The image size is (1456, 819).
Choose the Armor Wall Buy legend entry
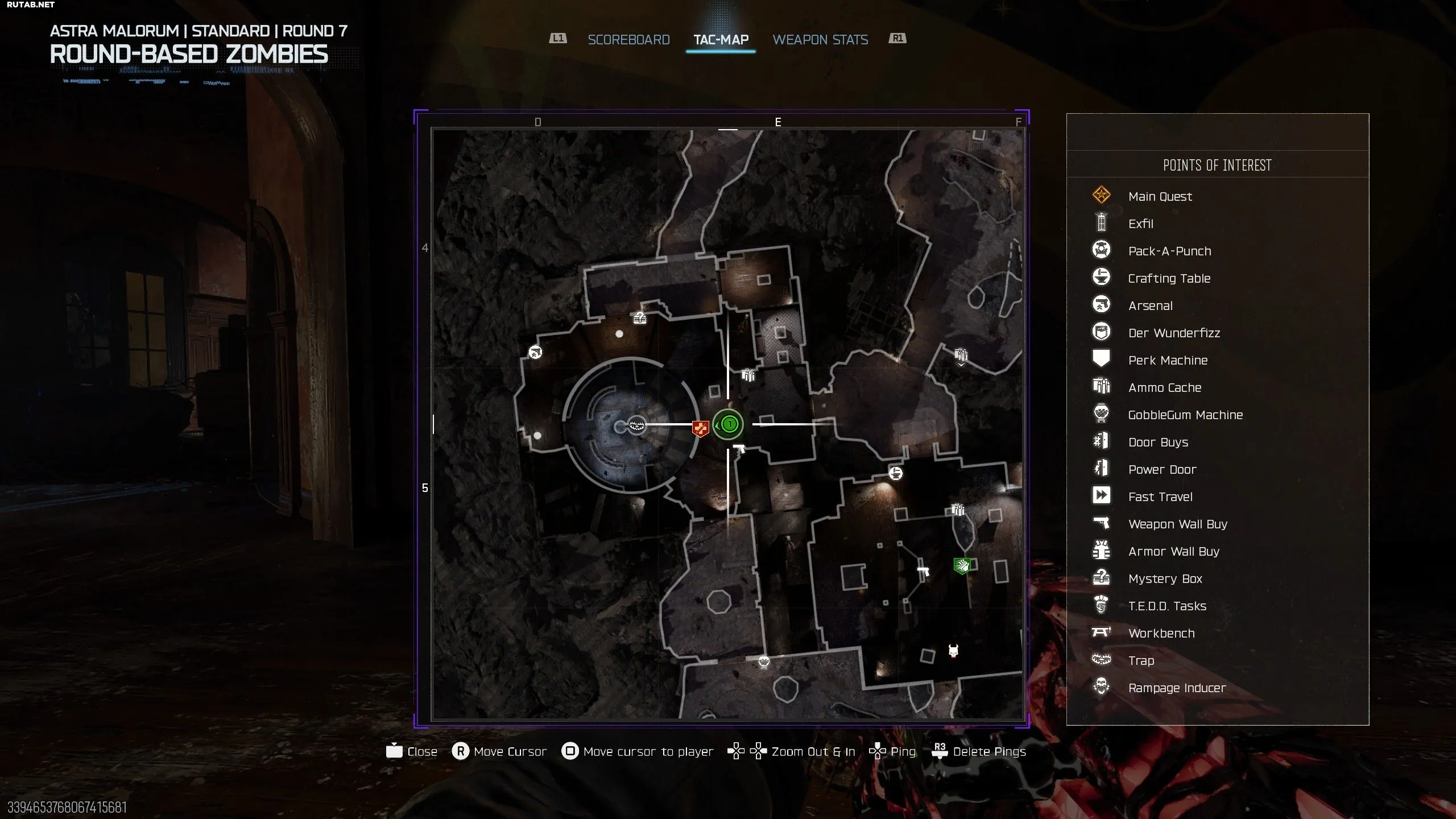pyautogui.click(x=1174, y=552)
